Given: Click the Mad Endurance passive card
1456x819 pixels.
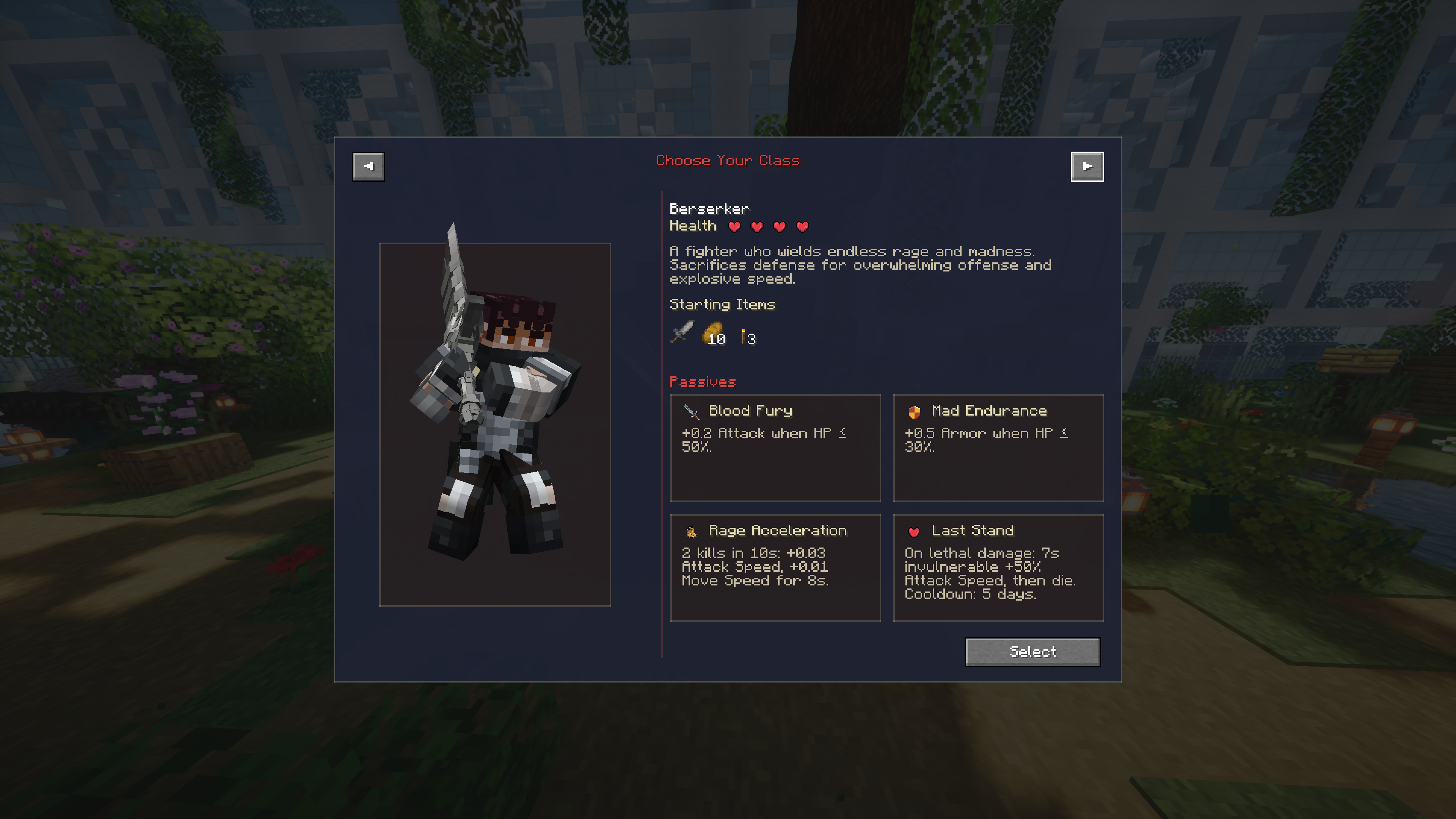Looking at the screenshot, I should point(998,448).
